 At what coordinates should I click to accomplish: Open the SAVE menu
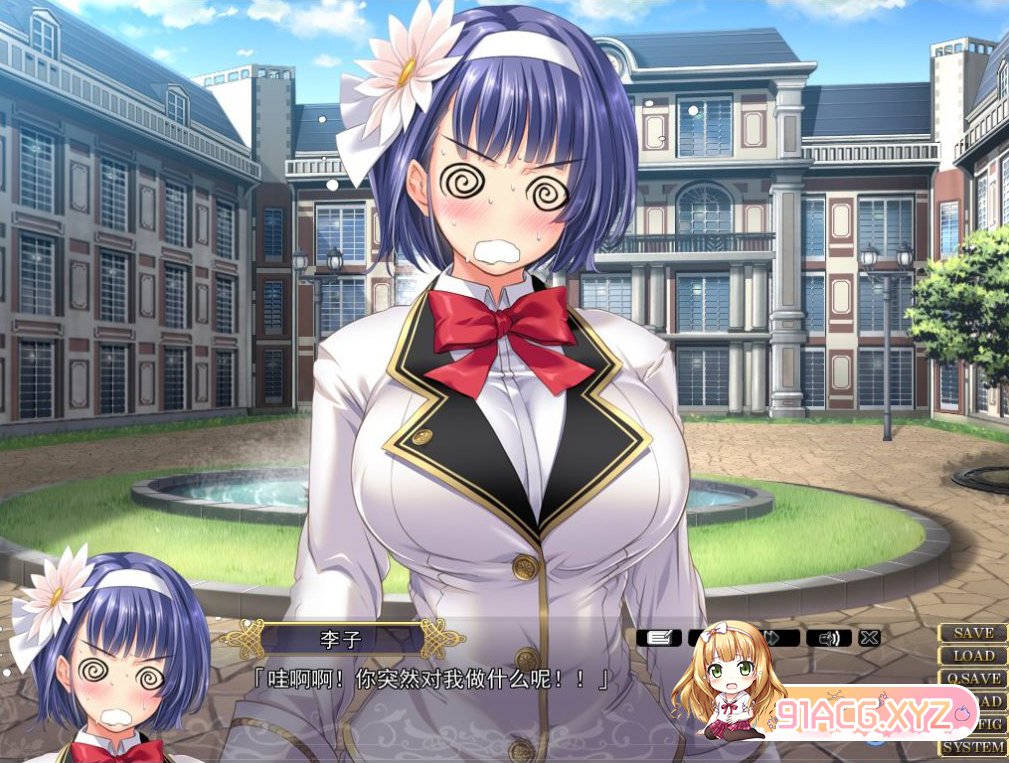(x=973, y=633)
